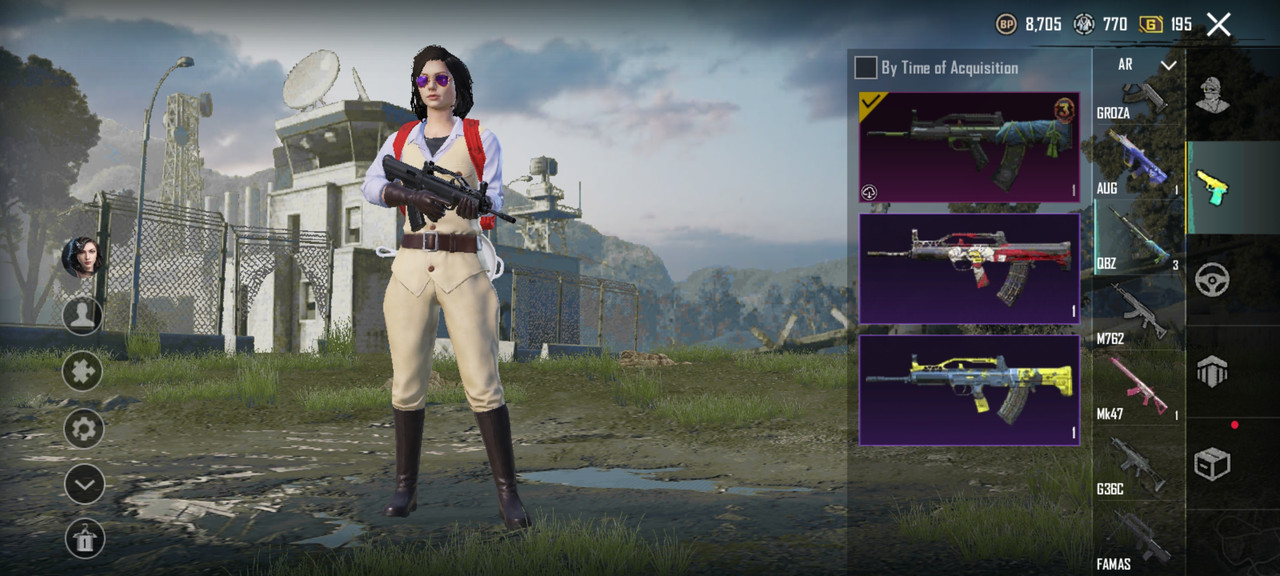1280x576 pixels.
Task: Open the gear settings icon
Action: click(84, 430)
